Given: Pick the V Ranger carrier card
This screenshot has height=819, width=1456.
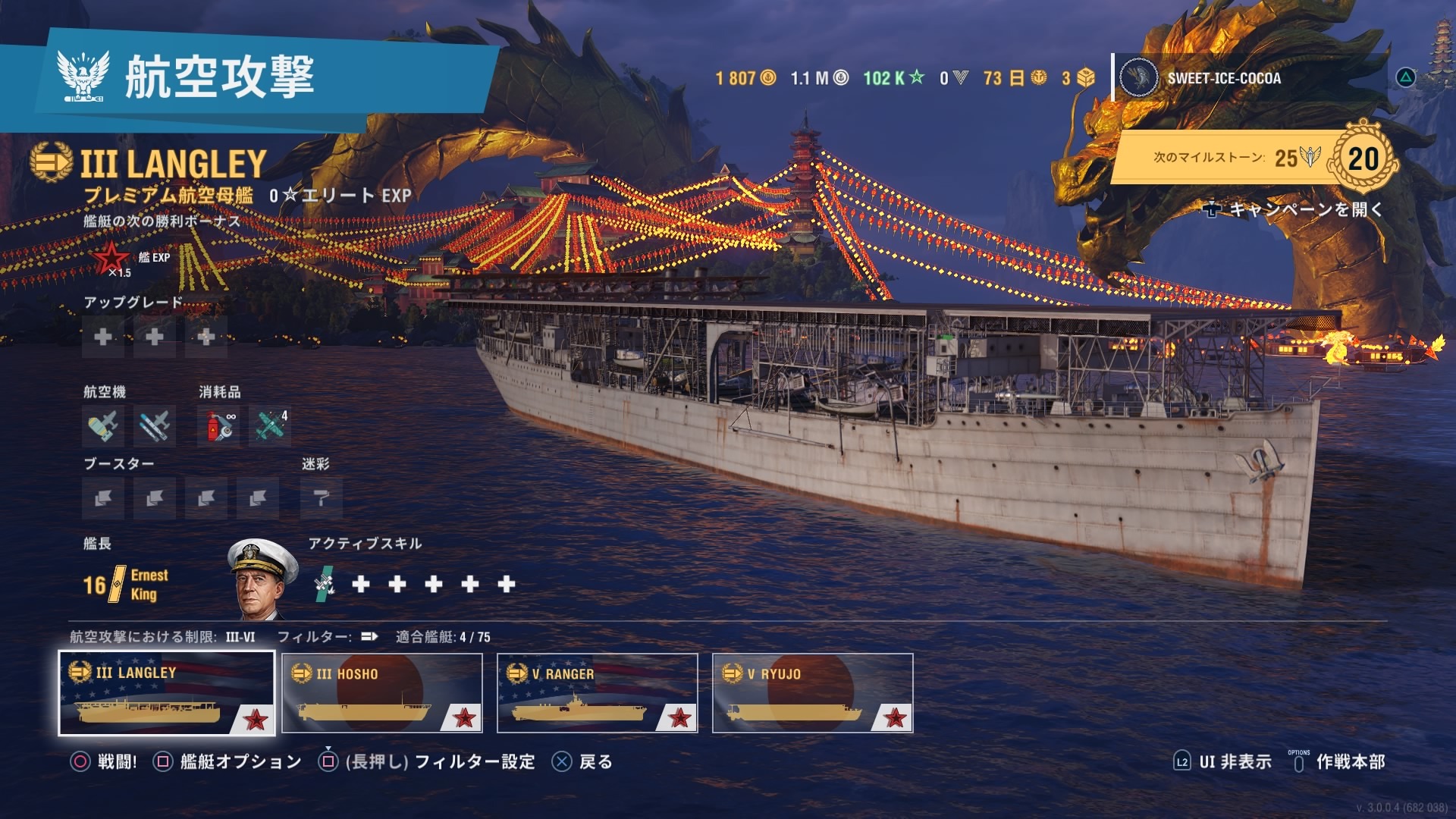Looking at the screenshot, I should tap(598, 693).
